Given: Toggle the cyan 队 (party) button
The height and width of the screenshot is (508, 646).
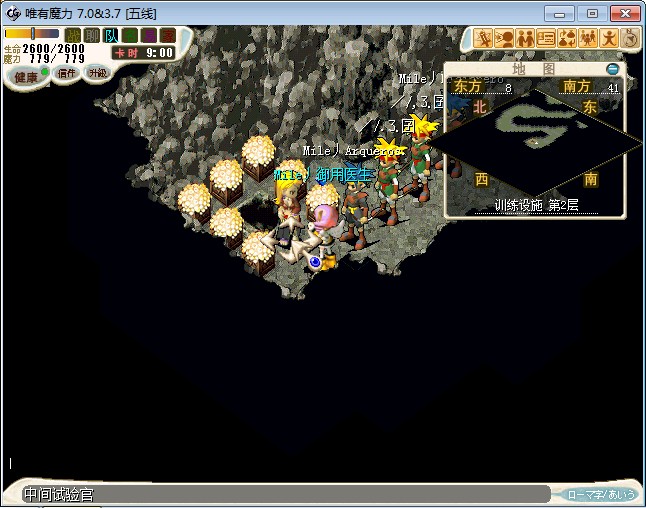Looking at the screenshot, I should click(110, 35).
